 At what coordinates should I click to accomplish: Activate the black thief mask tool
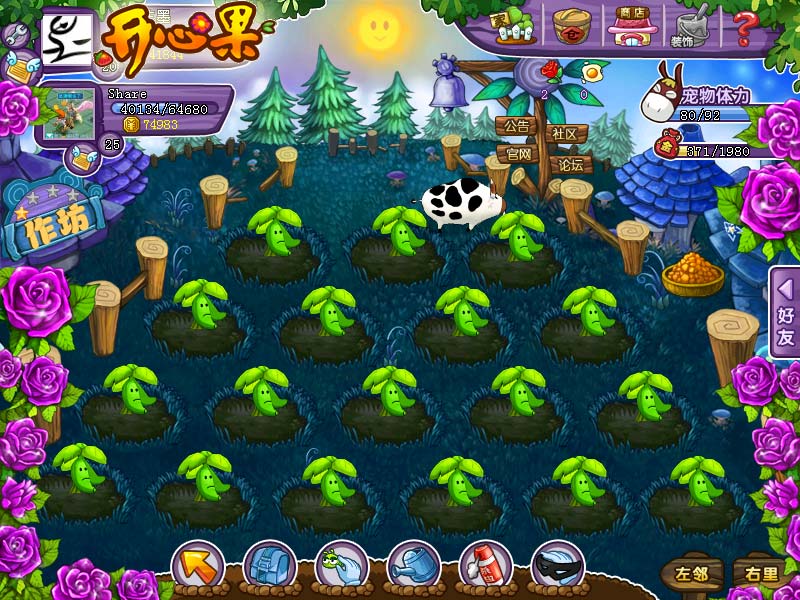(x=557, y=567)
